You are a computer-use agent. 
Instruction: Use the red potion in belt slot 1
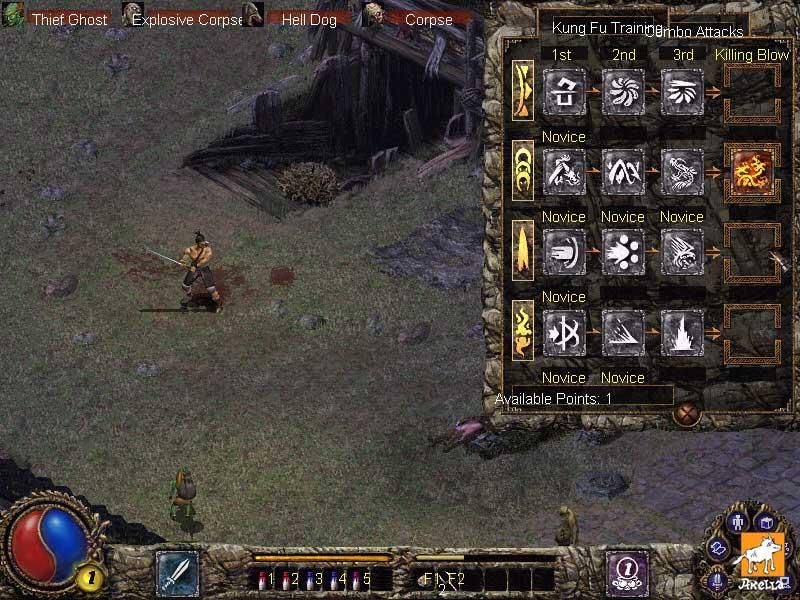(x=262, y=578)
